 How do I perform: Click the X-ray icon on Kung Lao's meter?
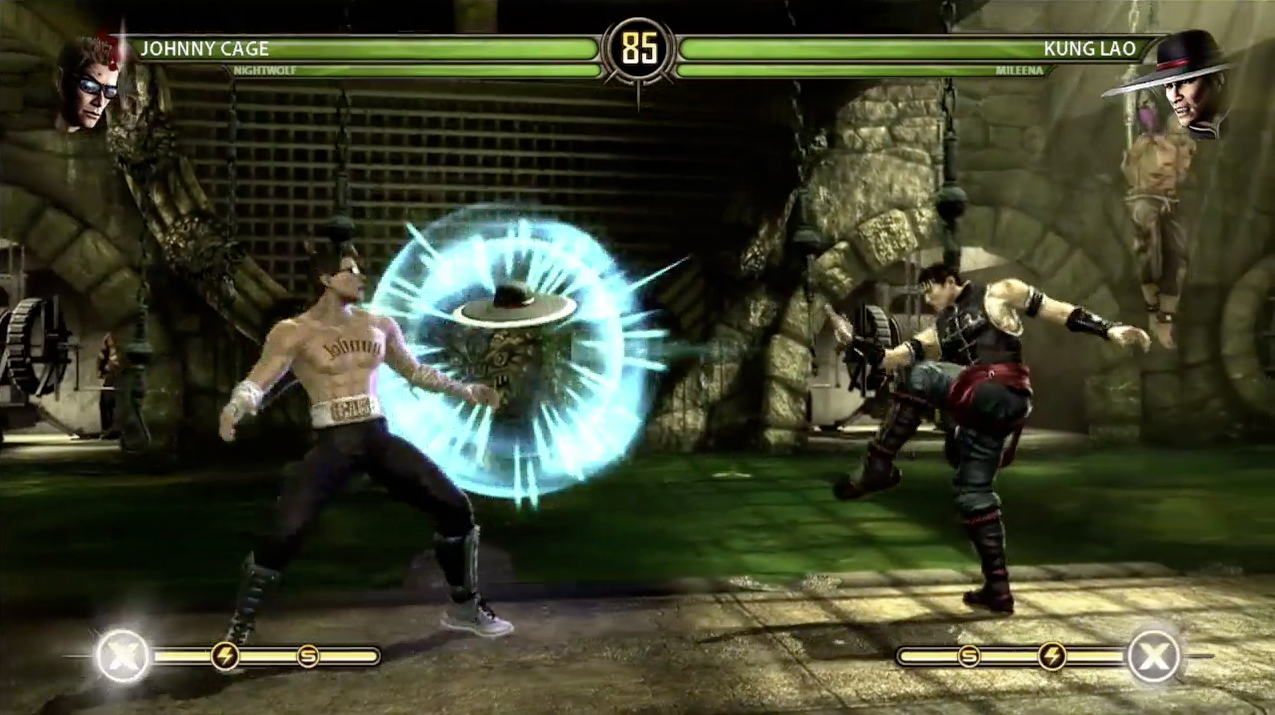[x=1154, y=657]
